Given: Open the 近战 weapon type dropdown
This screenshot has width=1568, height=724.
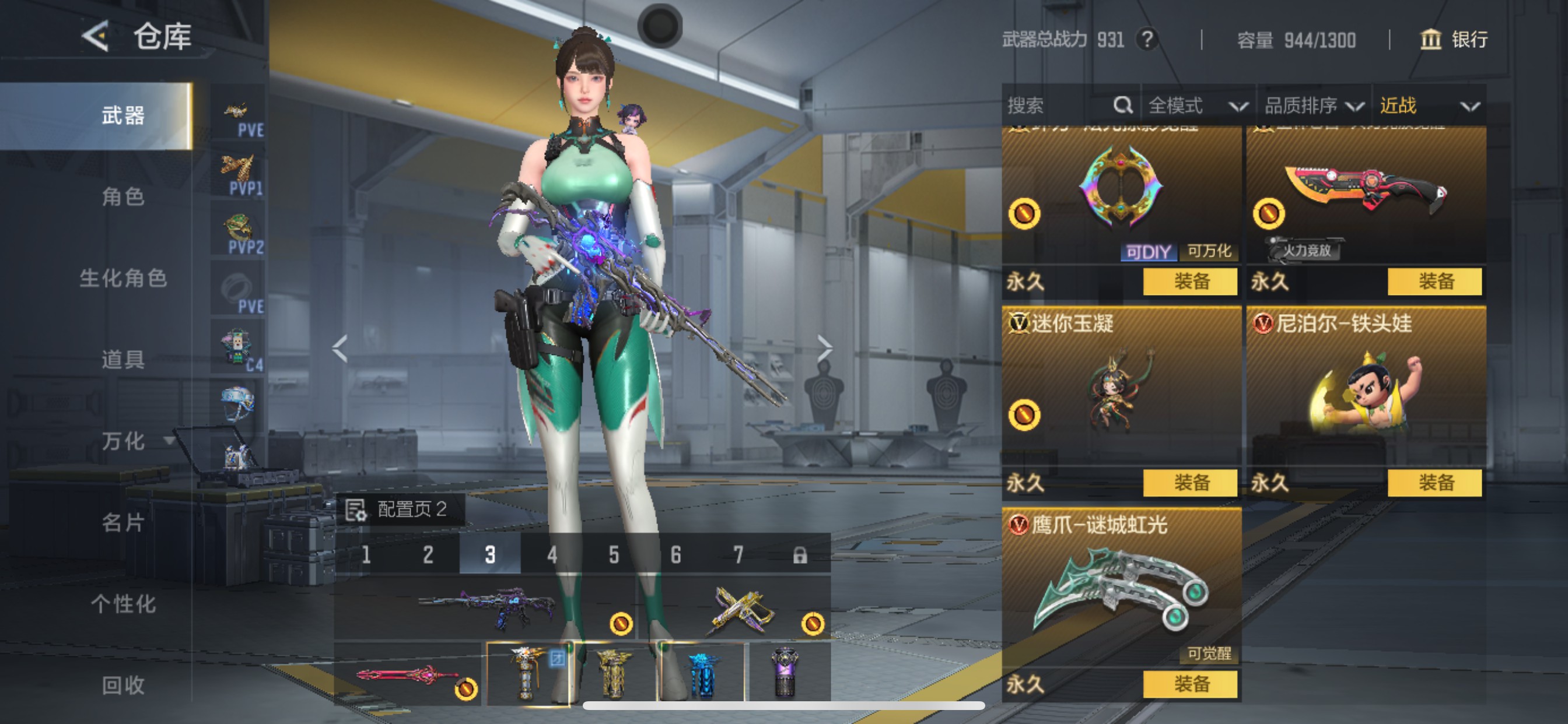Looking at the screenshot, I should tap(1428, 106).
